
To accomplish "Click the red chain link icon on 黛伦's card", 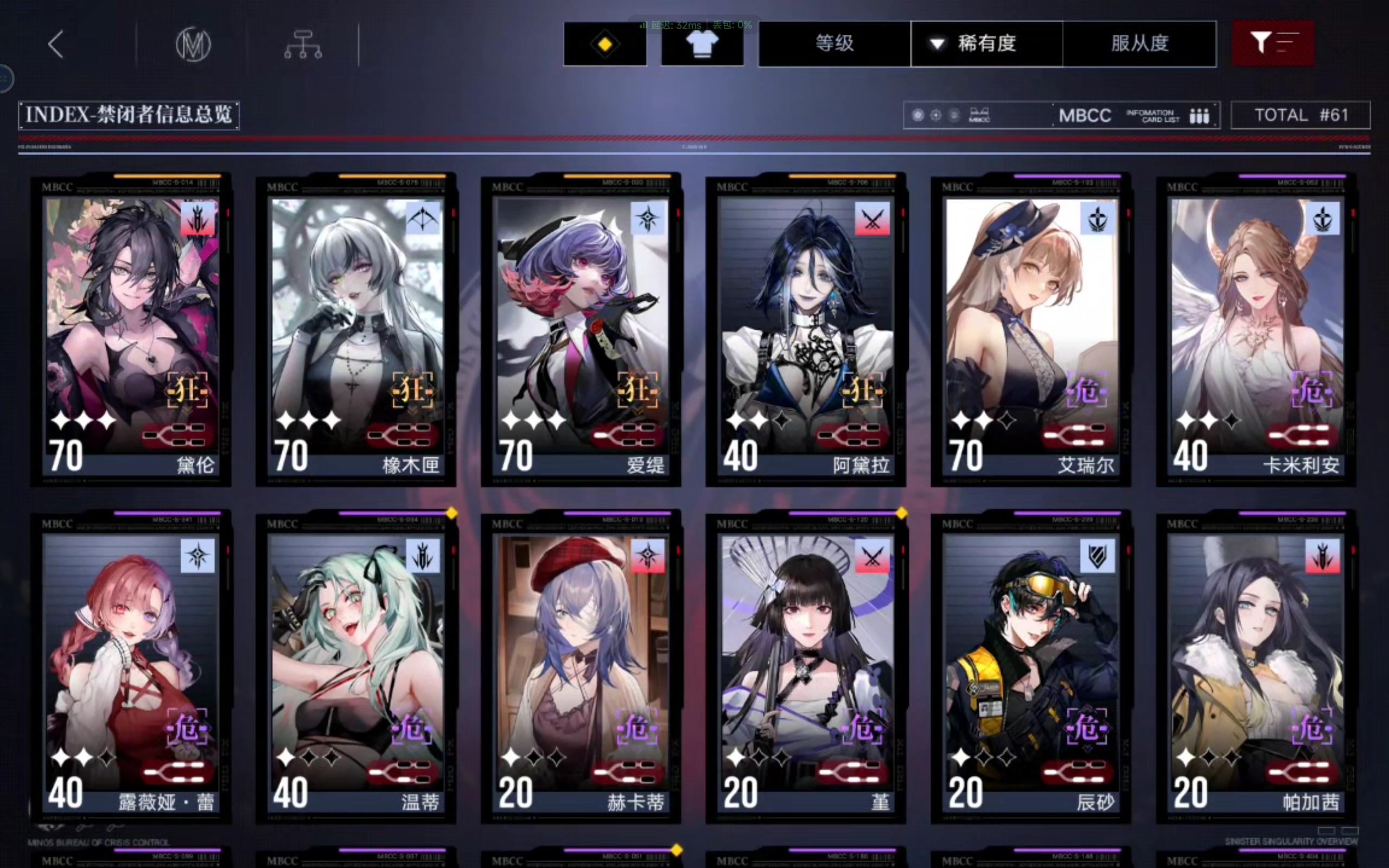I will coord(179,435).
